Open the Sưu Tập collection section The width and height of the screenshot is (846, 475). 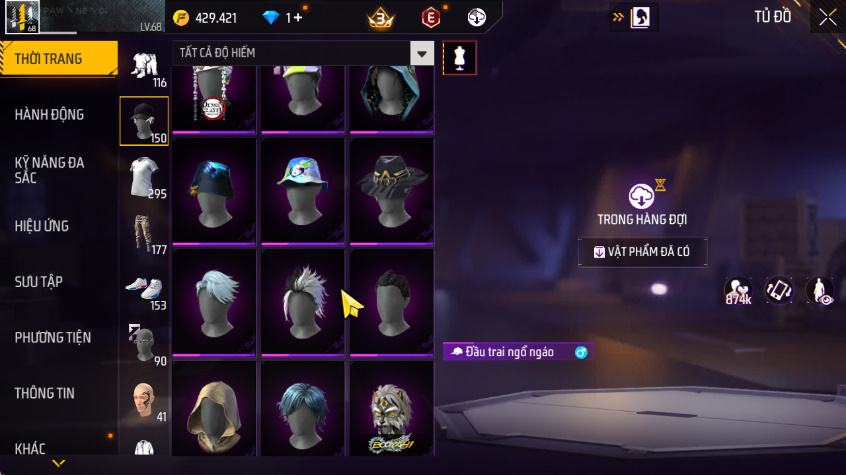[39, 282]
